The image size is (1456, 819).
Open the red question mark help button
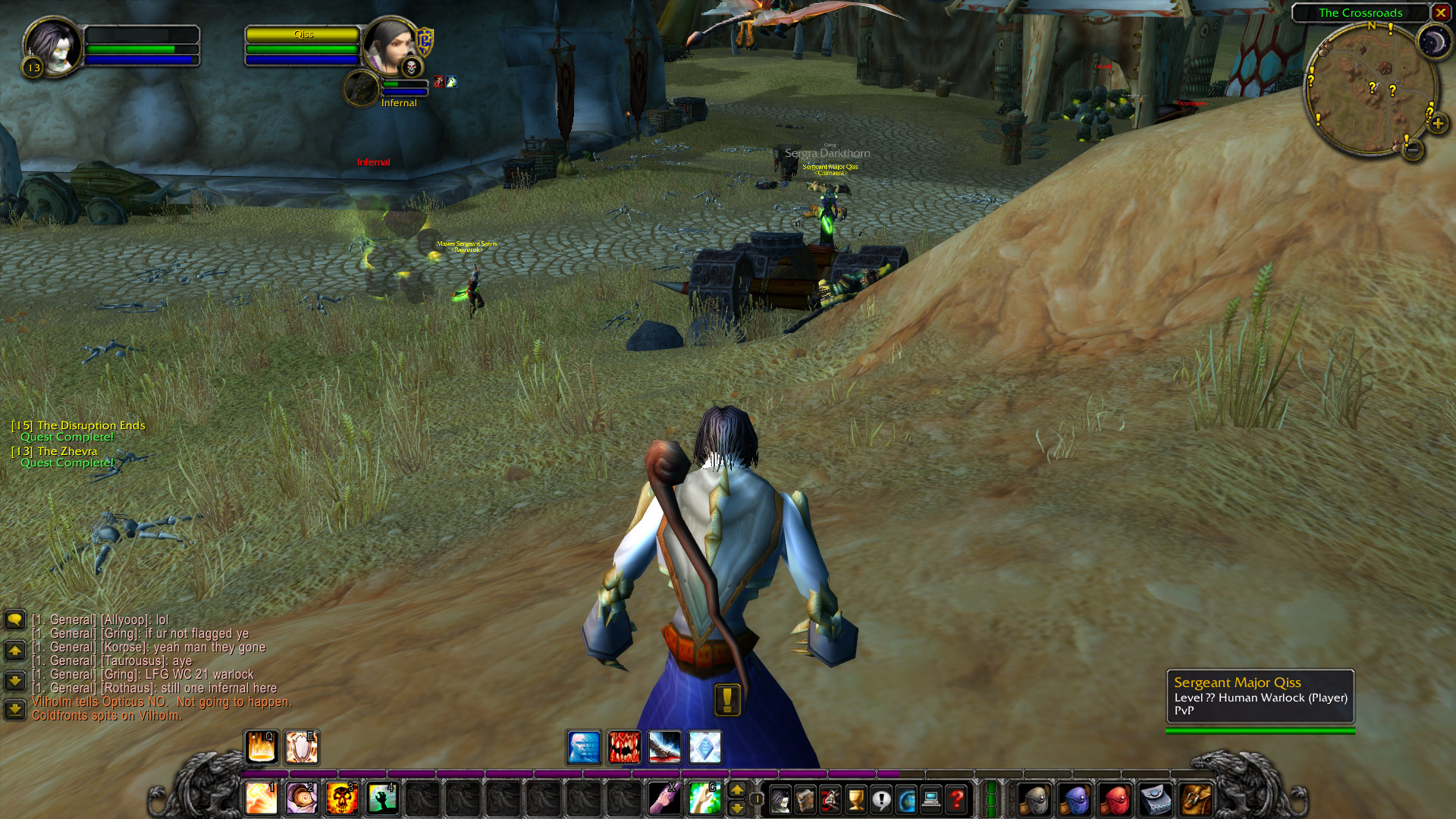[957, 799]
